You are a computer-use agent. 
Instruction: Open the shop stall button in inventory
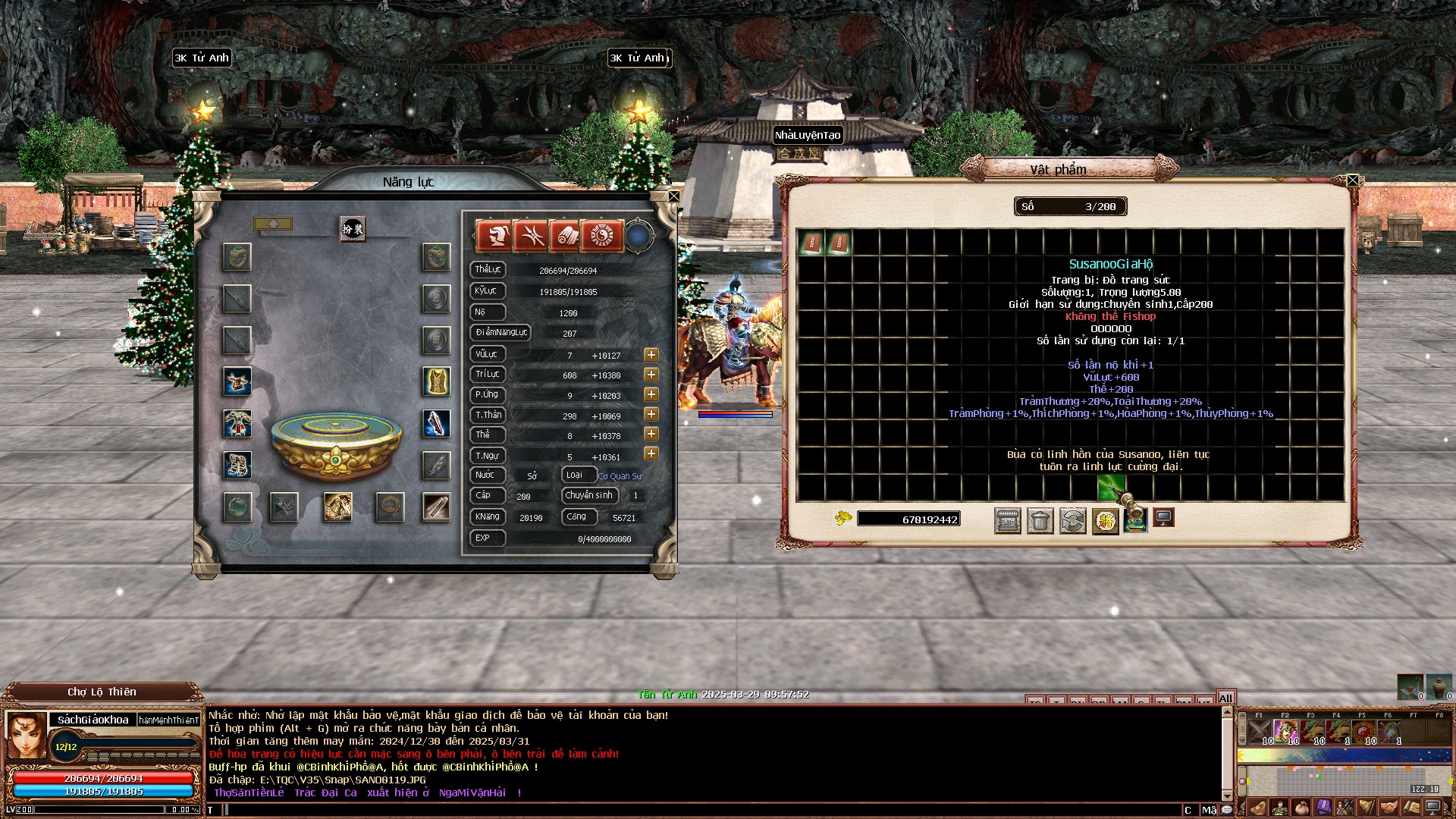point(1007,520)
